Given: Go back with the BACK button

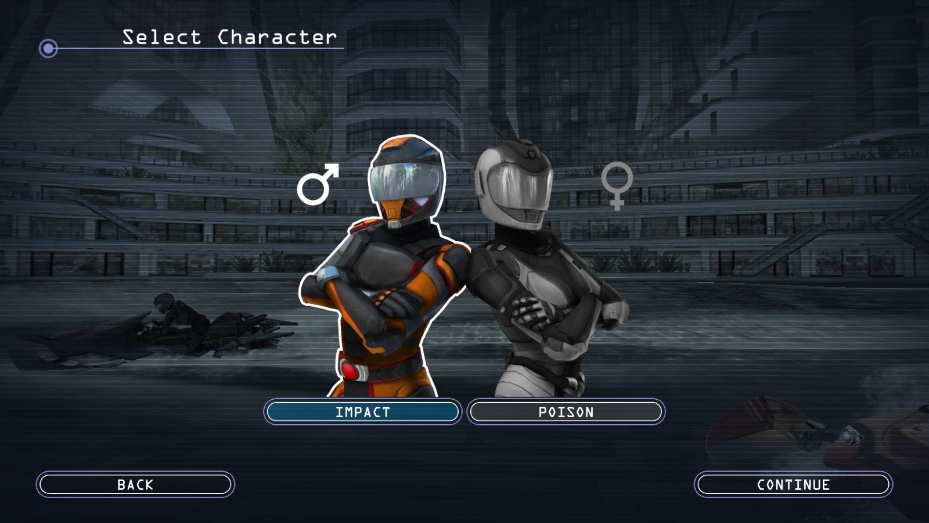Looking at the screenshot, I should [x=135, y=485].
